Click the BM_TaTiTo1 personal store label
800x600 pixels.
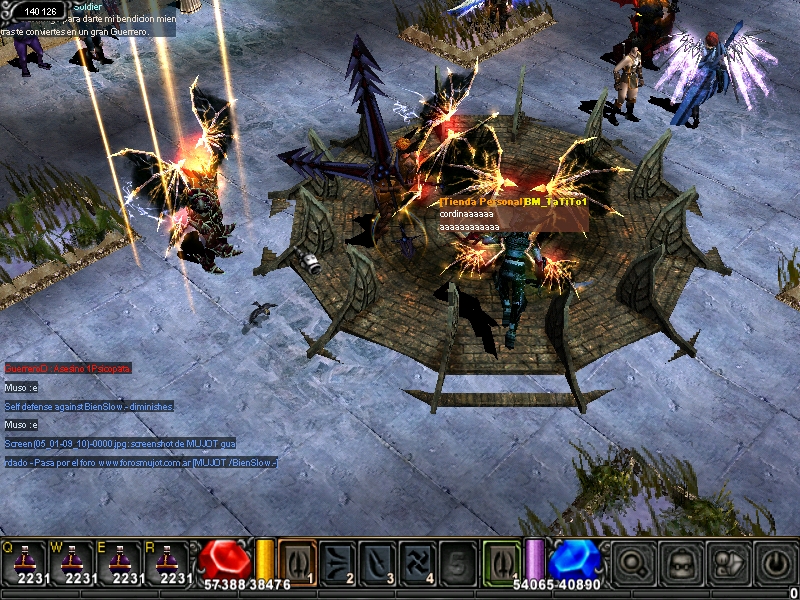click(x=513, y=201)
